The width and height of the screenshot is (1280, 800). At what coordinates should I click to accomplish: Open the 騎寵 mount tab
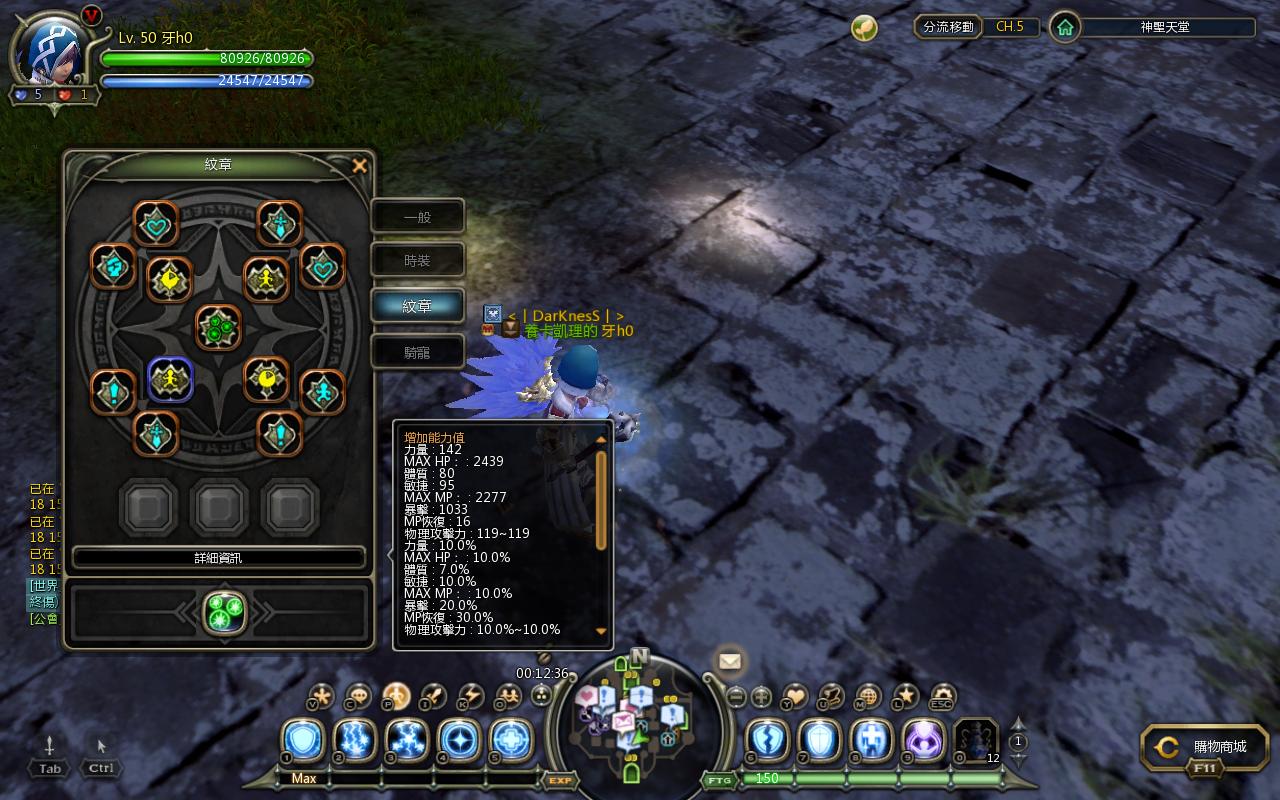pyautogui.click(x=417, y=352)
